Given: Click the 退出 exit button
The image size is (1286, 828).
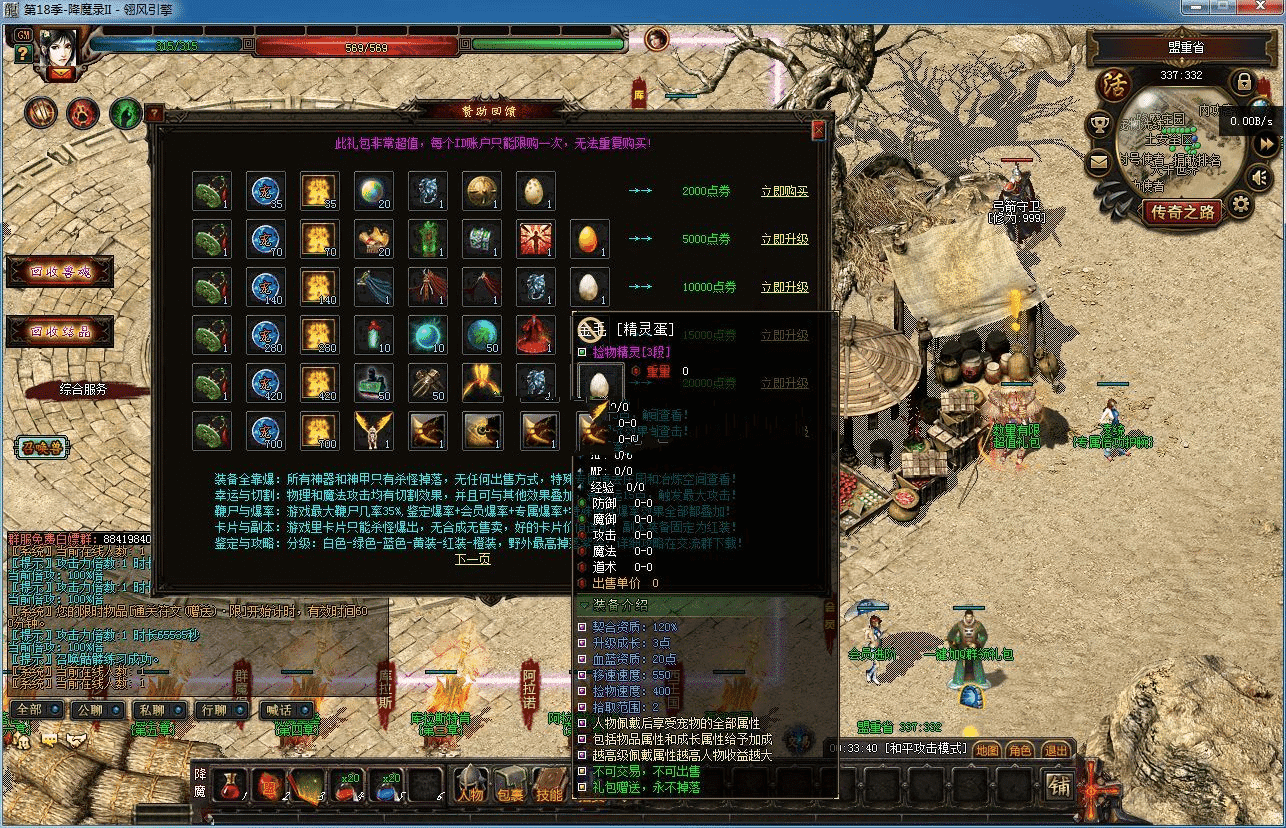Looking at the screenshot, I should [x=1055, y=750].
